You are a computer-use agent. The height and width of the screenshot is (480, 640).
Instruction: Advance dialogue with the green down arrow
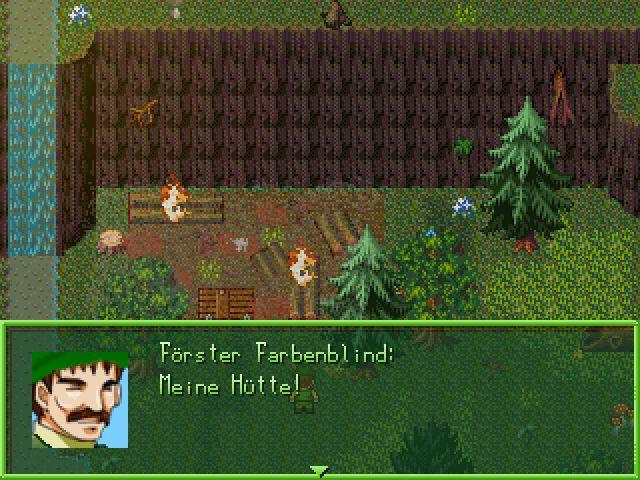(x=319, y=470)
